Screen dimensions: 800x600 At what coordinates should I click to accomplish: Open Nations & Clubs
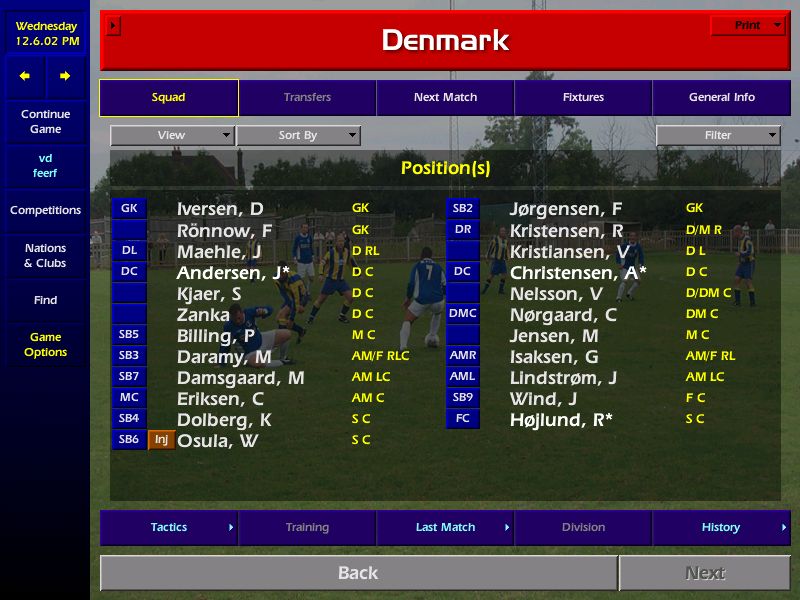coord(45,255)
